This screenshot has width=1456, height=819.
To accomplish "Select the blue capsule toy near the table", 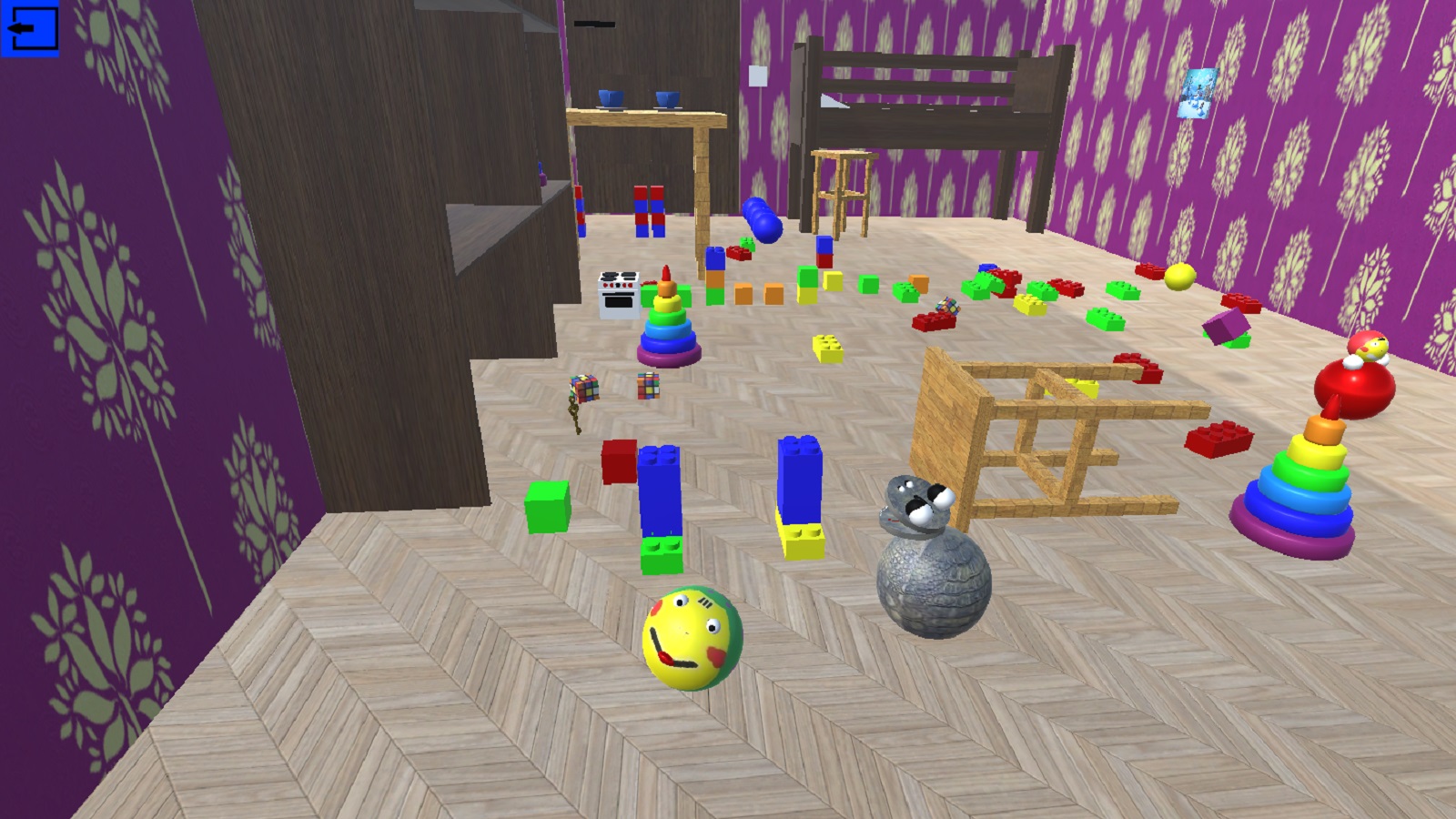I will point(760,220).
